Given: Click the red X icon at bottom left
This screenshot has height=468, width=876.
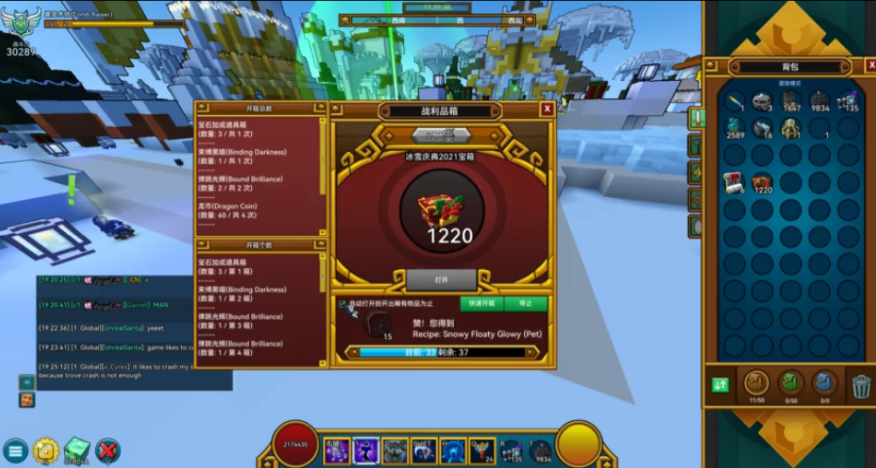Looking at the screenshot, I should coord(108,451).
